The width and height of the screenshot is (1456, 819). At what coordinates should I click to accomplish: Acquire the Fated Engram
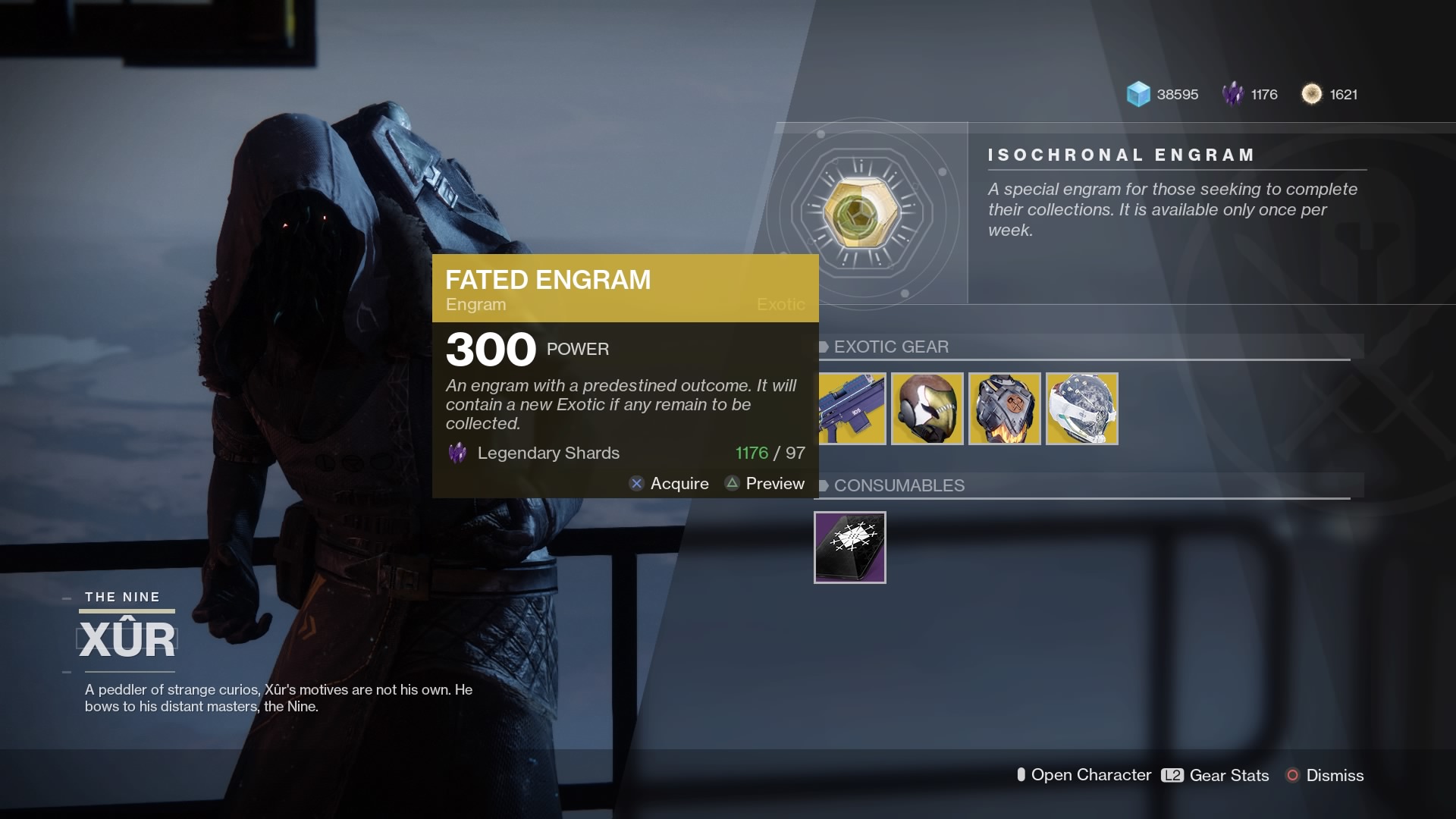click(679, 483)
